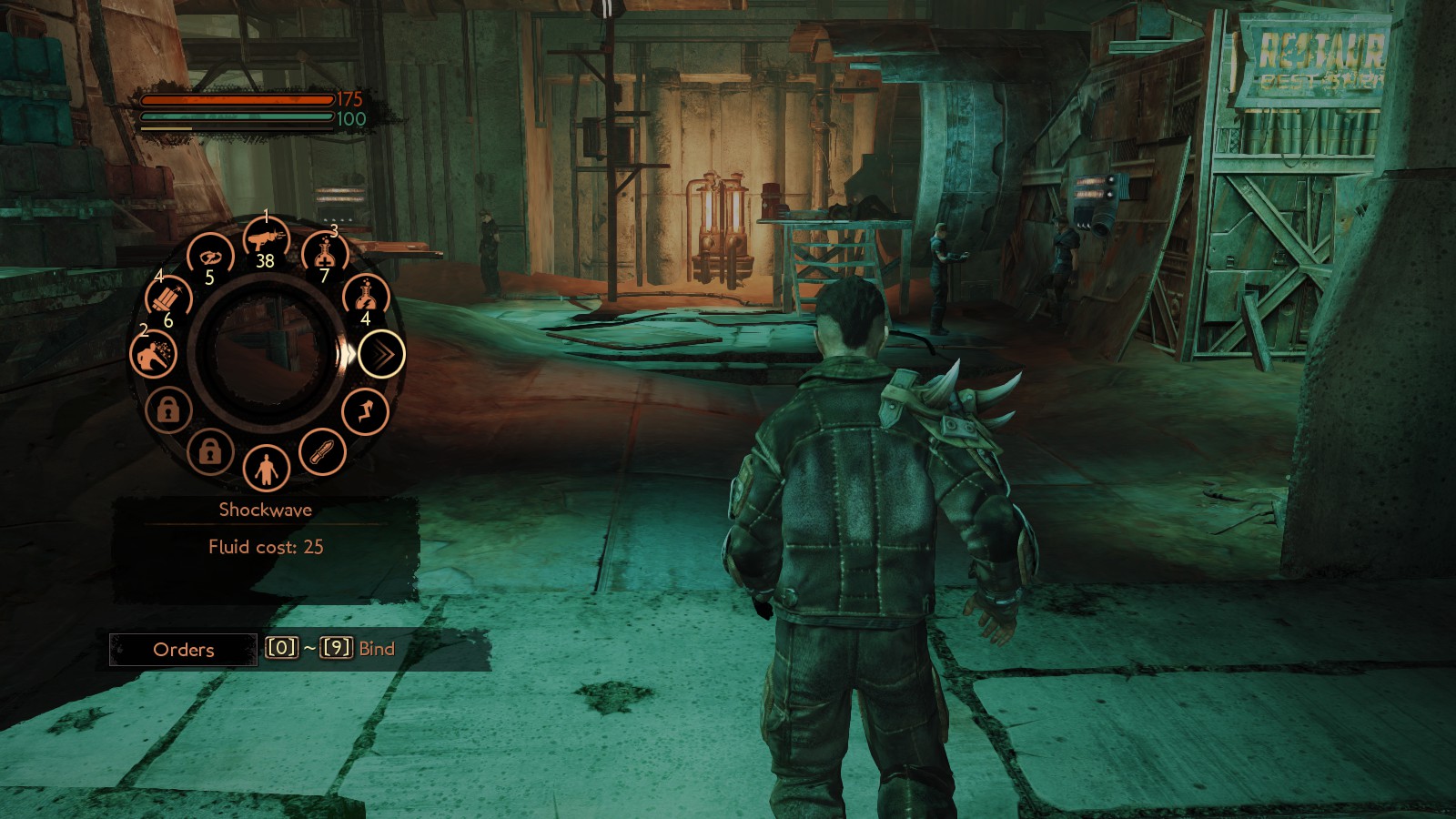The height and width of the screenshot is (819, 1456).
Task: Use the lightning-bolt fluid flask
Action: (x=366, y=296)
